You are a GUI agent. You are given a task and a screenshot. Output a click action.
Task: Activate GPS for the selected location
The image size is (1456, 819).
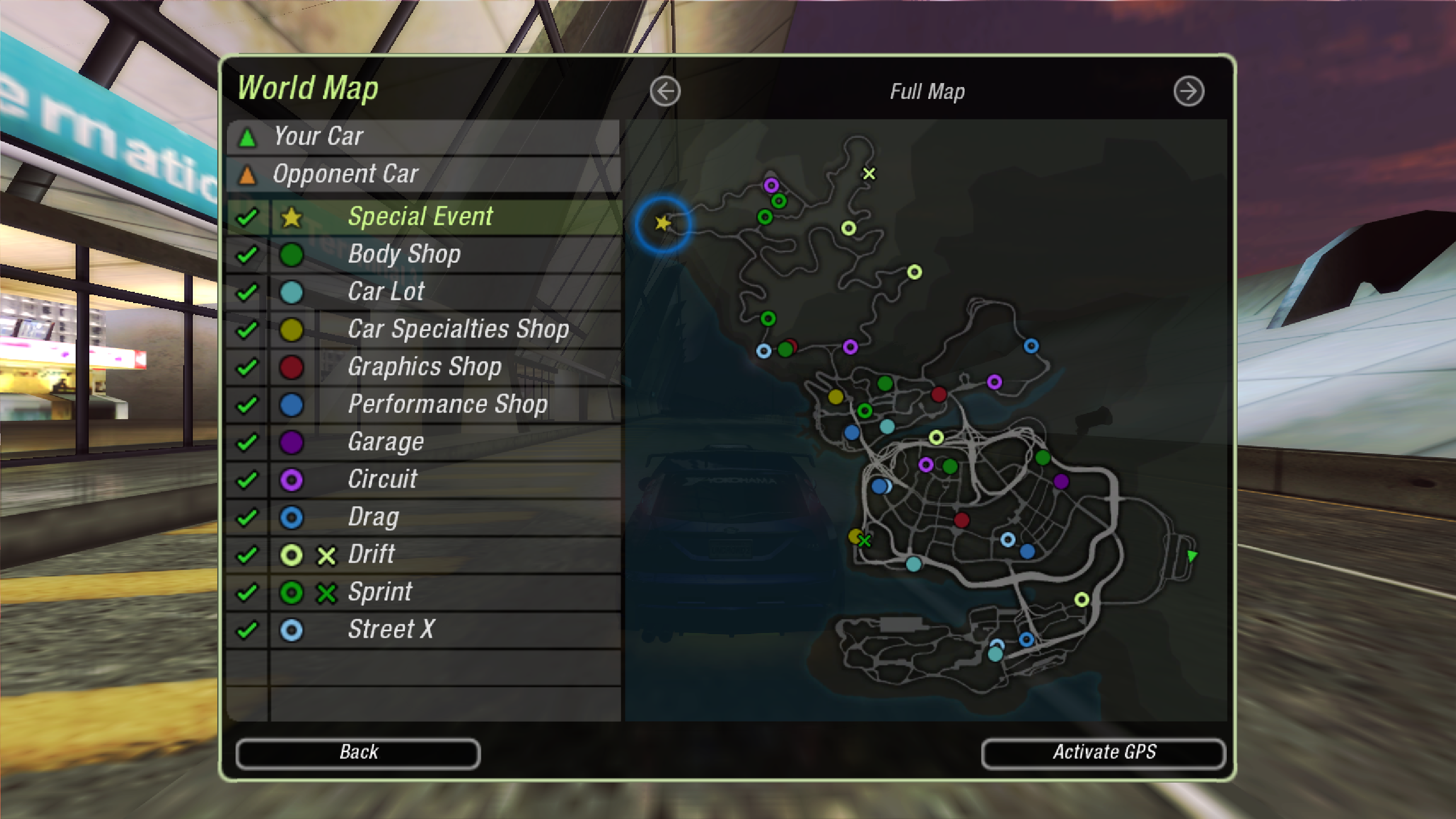tap(1103, 752)
